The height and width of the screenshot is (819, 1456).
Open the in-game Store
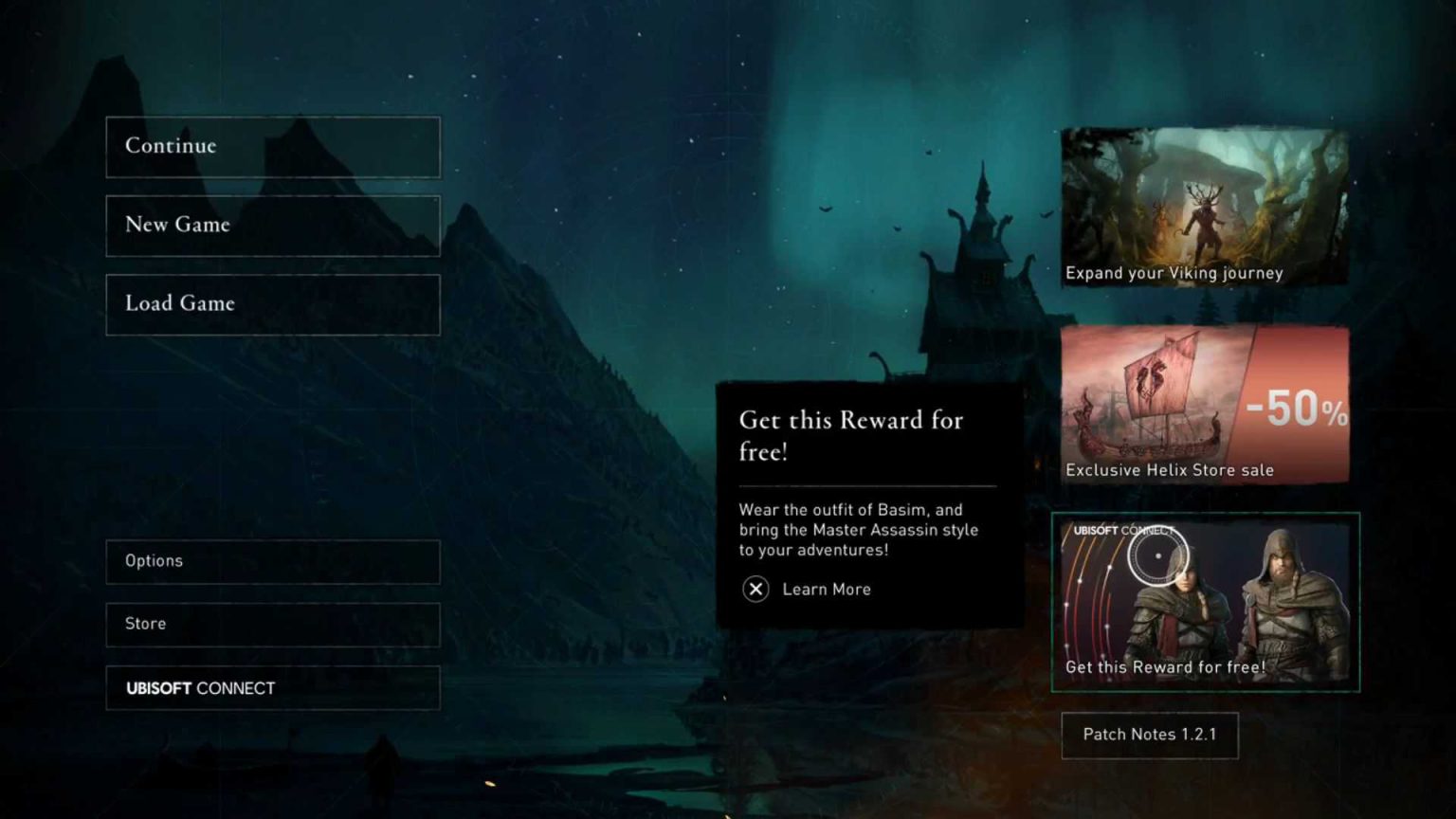click(273, 624)
